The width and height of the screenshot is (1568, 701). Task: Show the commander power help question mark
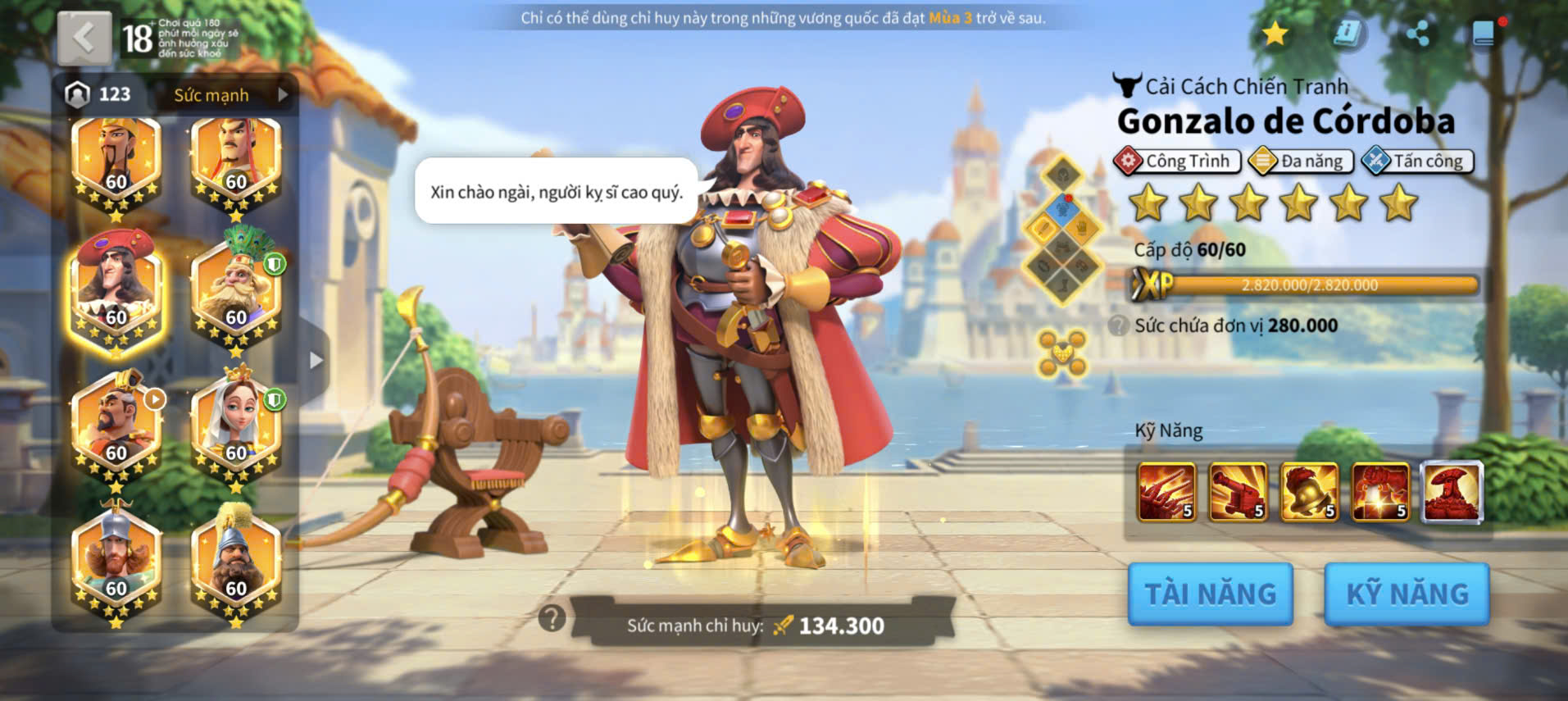click(552, 618)
